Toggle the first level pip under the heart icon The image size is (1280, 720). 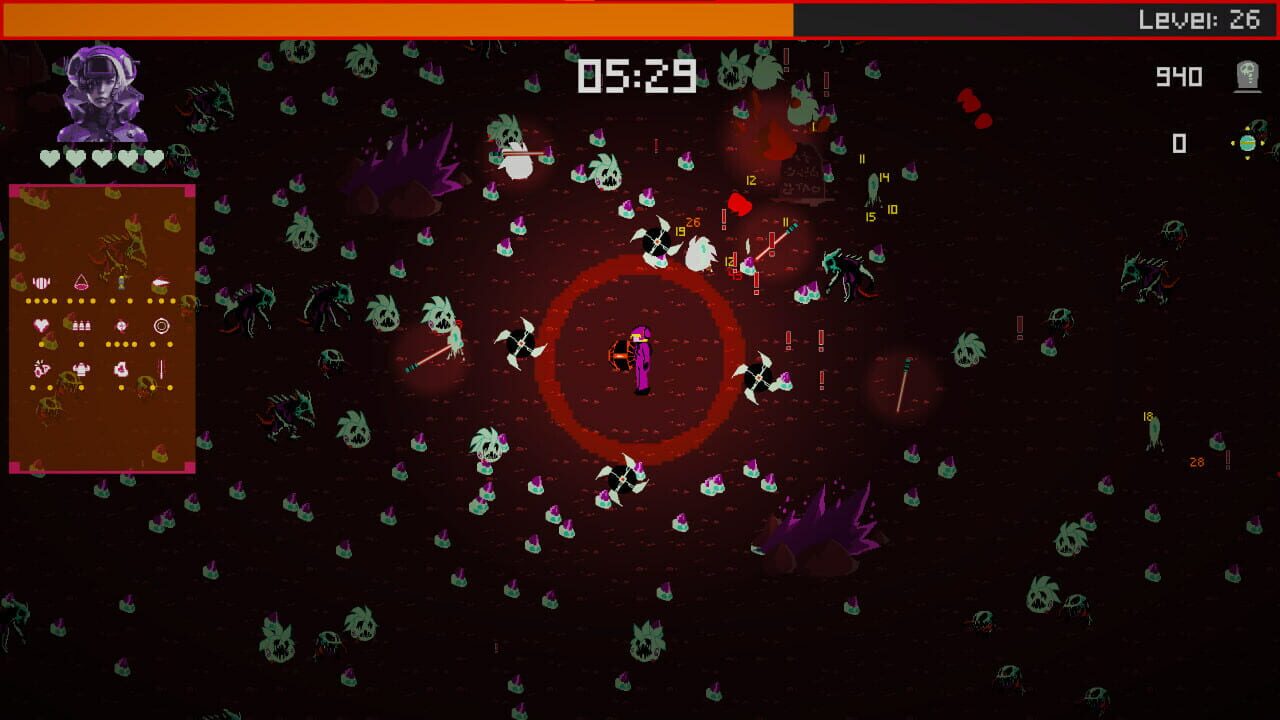coord(42,344)
